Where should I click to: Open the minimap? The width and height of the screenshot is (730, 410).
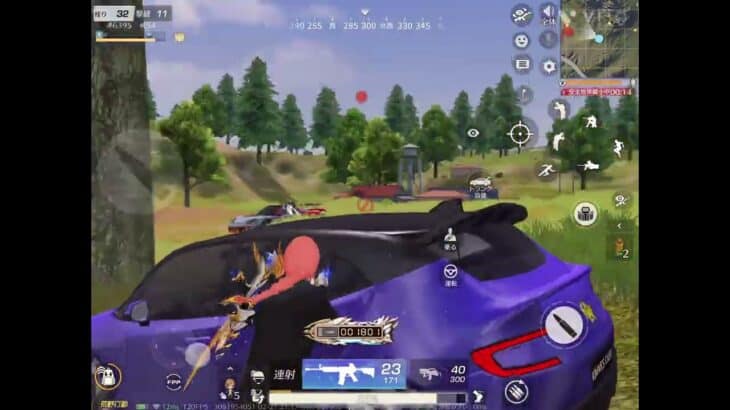600,38
